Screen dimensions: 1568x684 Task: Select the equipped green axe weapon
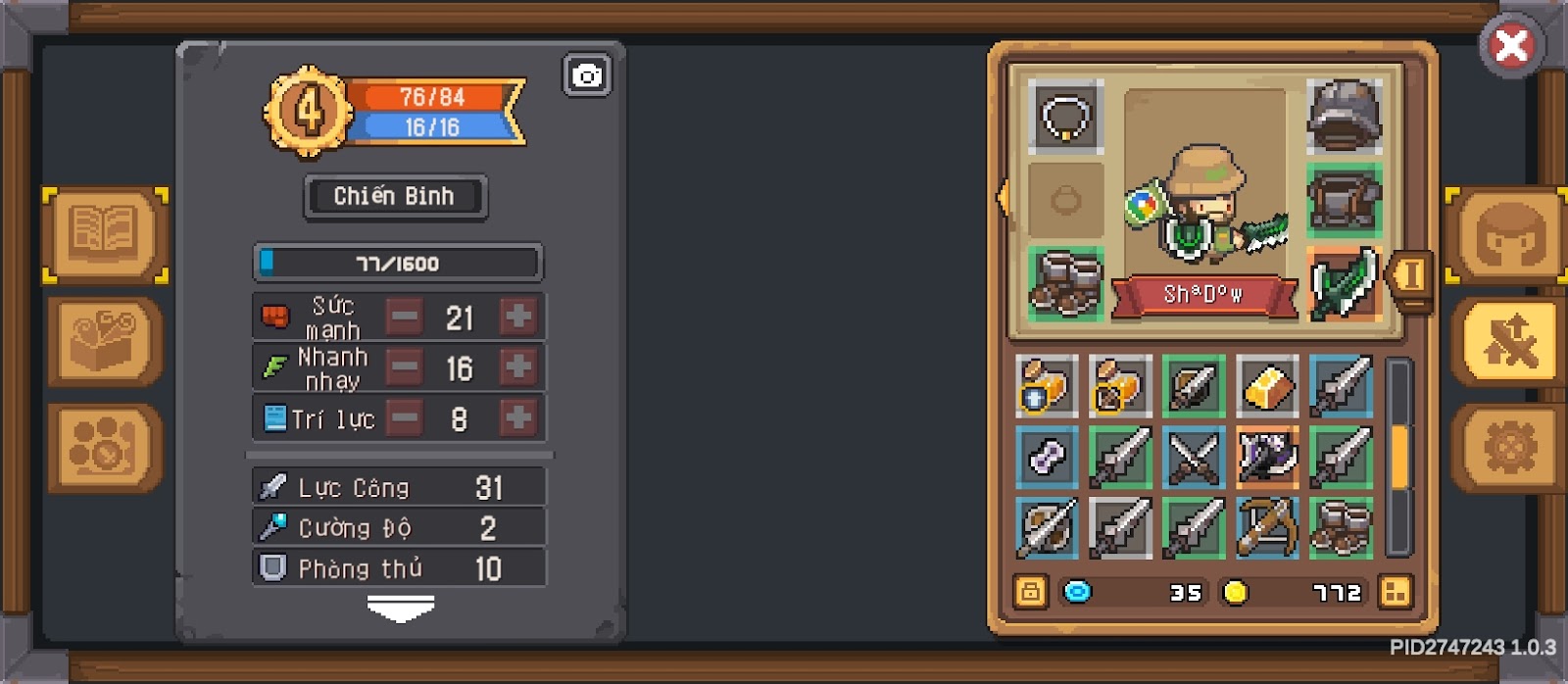pos(1344,283)
